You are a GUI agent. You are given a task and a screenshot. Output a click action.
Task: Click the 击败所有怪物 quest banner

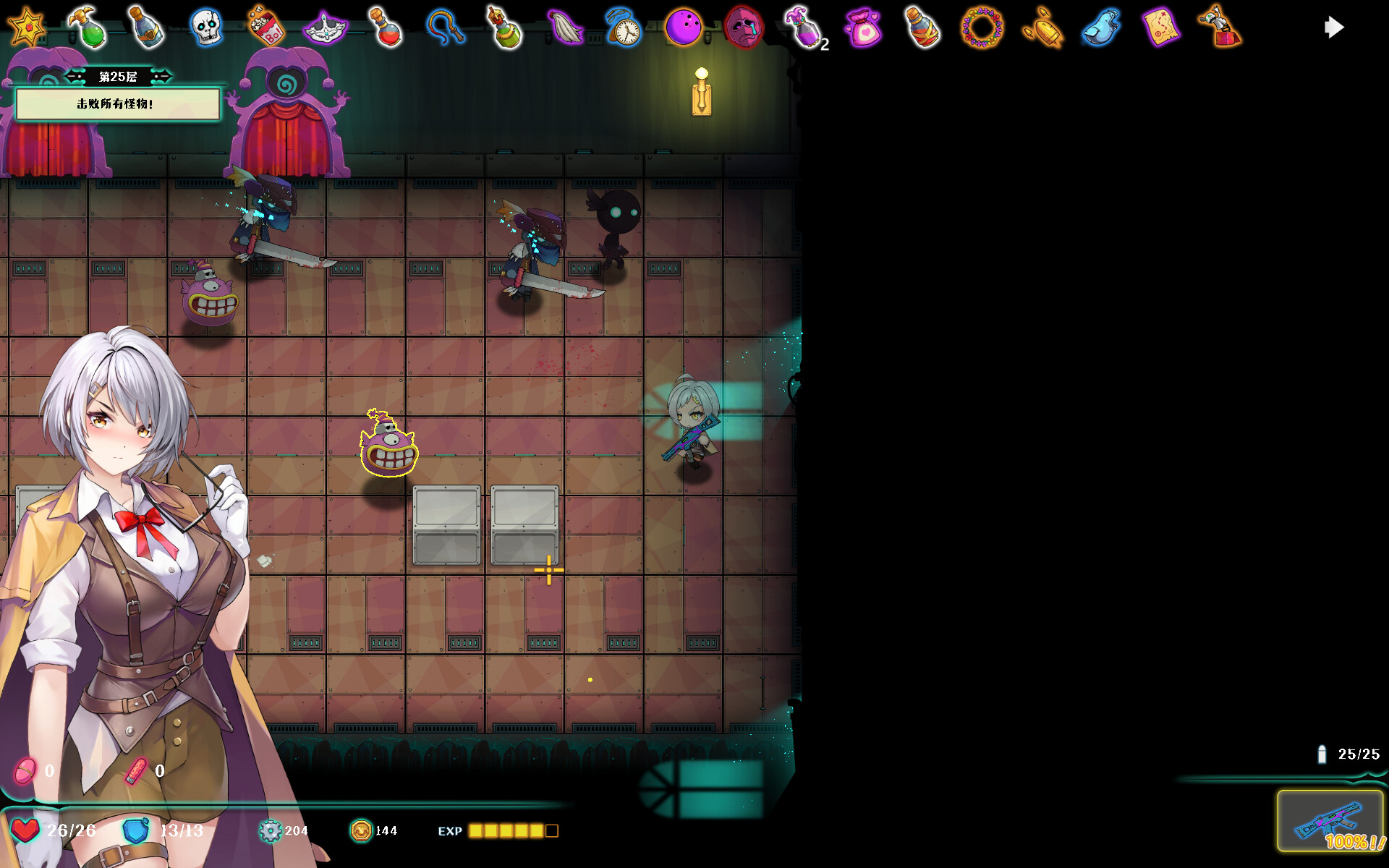120,103
